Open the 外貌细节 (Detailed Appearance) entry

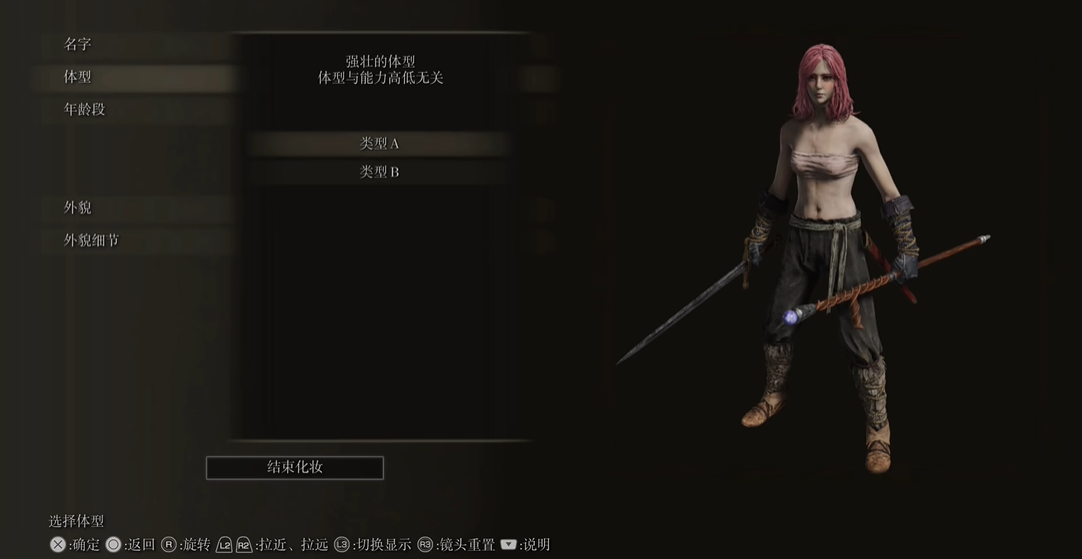[92, 241]
